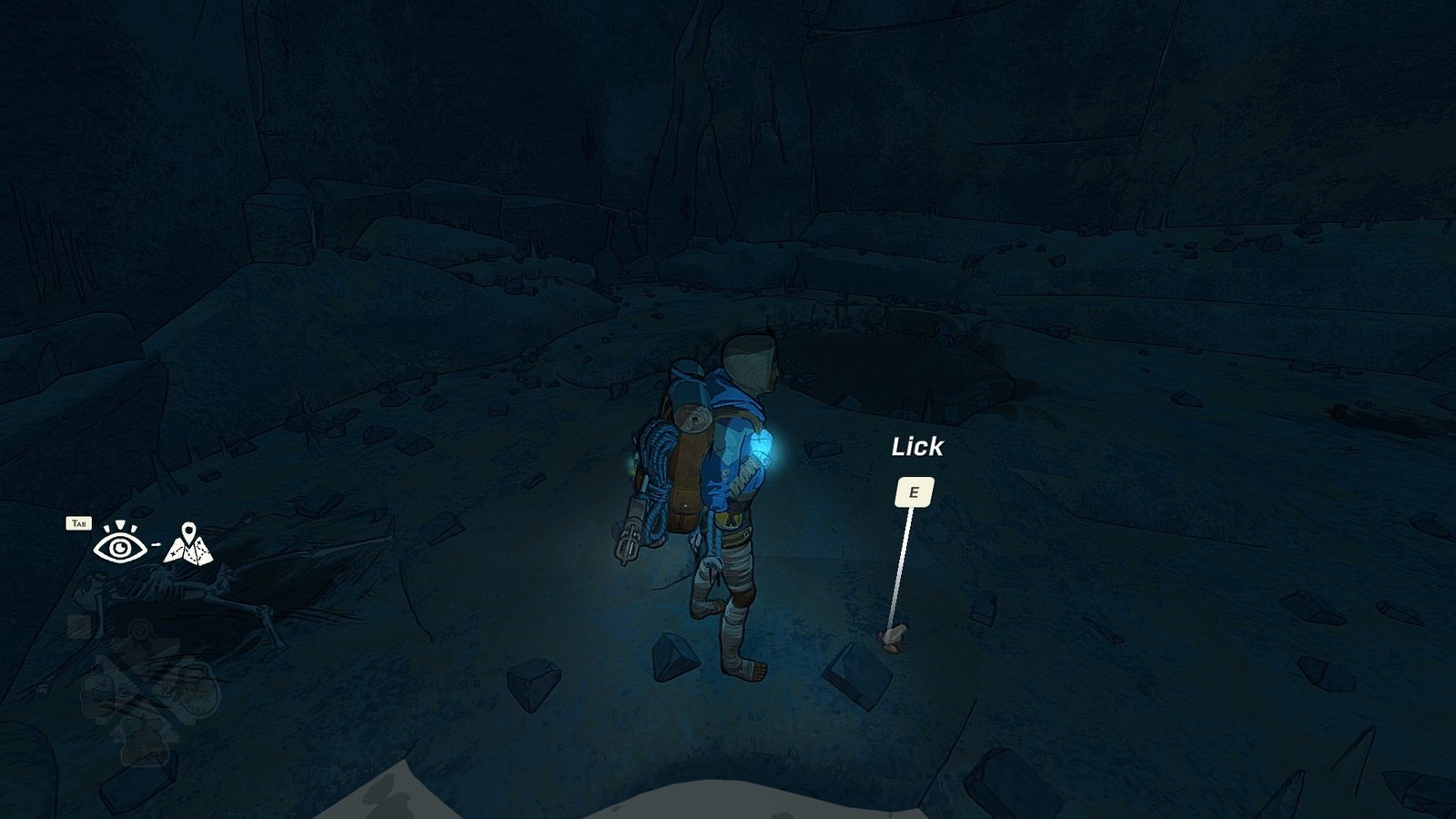
Task: Open the map with the map pin icon
Action: point(188,544)
